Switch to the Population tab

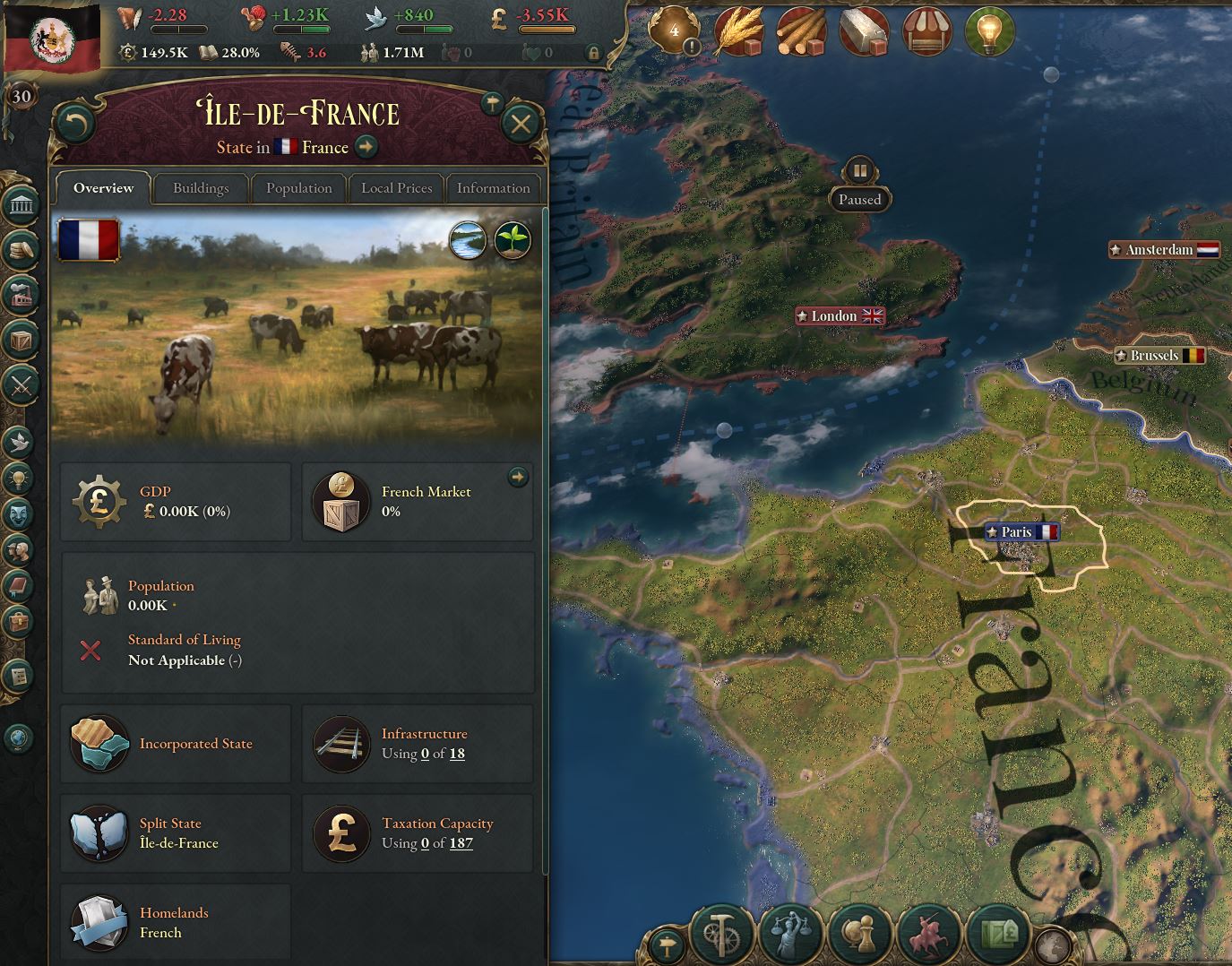point(298,188)
